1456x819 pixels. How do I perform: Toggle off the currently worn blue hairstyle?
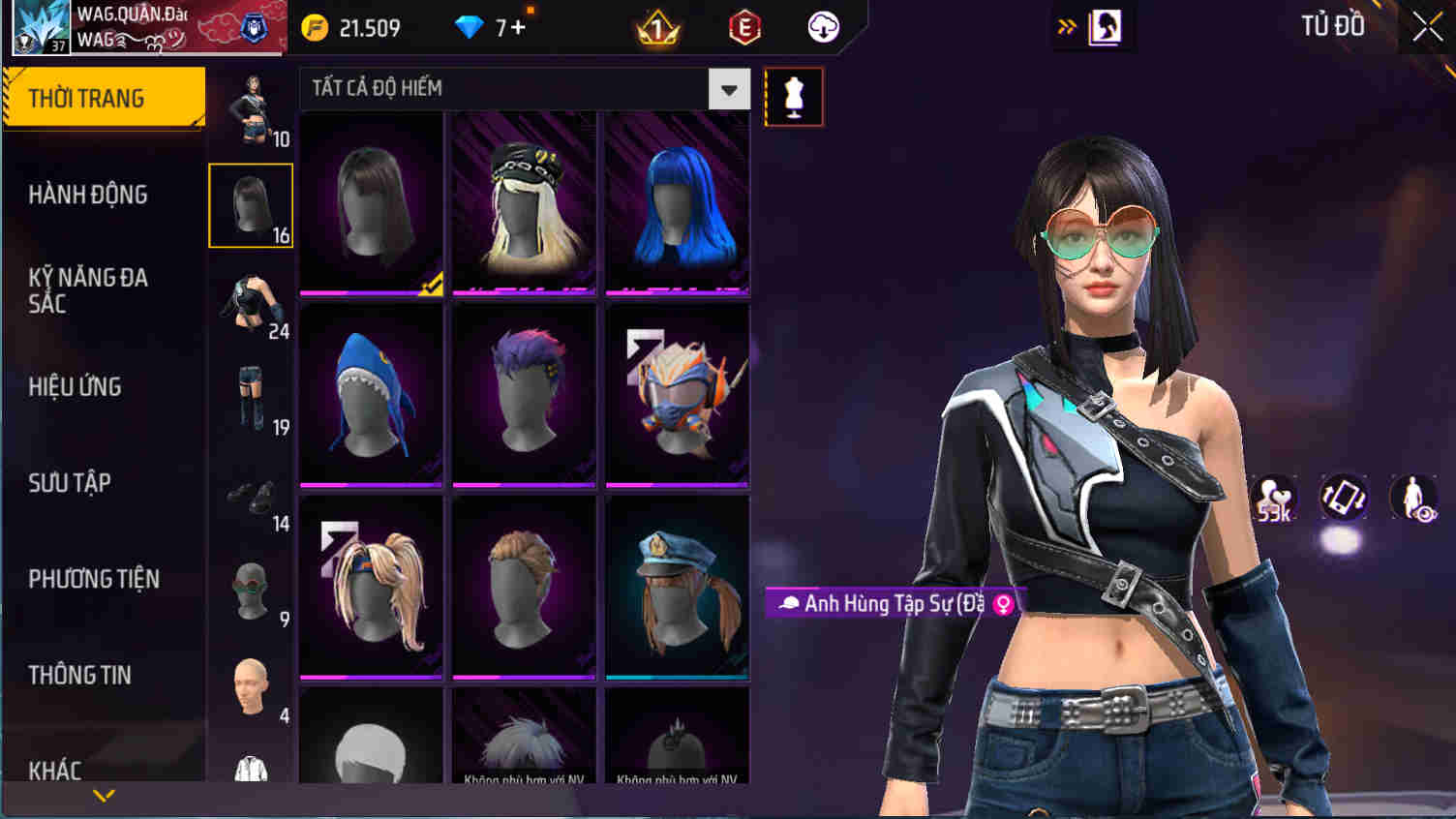(x=677, y=201)
